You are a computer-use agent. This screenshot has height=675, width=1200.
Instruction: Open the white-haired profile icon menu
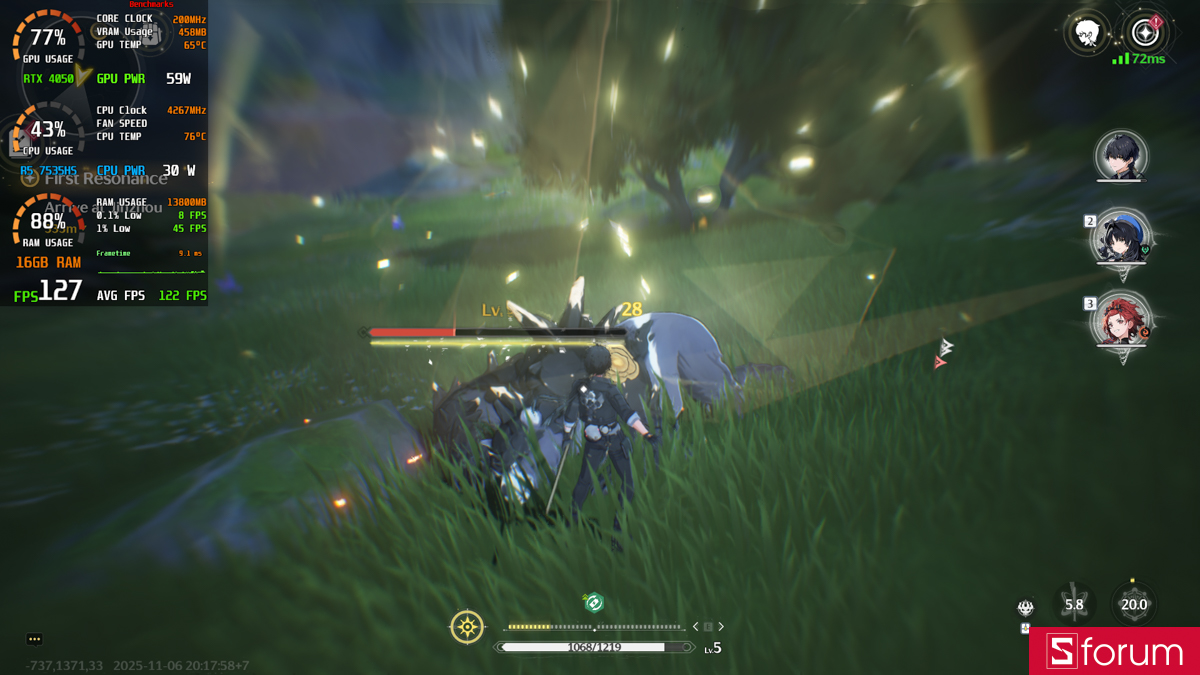click(1087, 34)
